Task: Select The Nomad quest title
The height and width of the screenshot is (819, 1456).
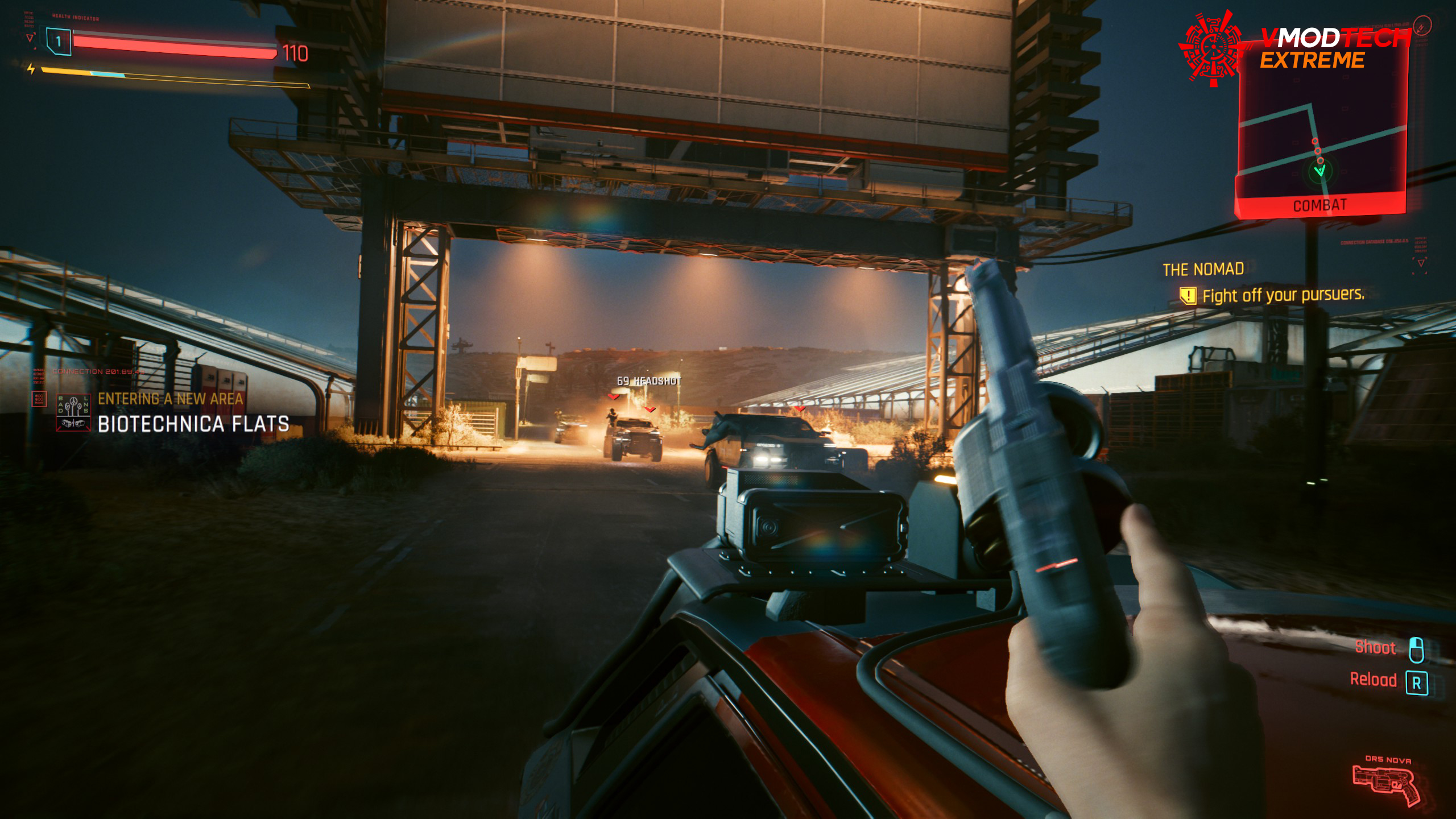Action: [1203, 269]
